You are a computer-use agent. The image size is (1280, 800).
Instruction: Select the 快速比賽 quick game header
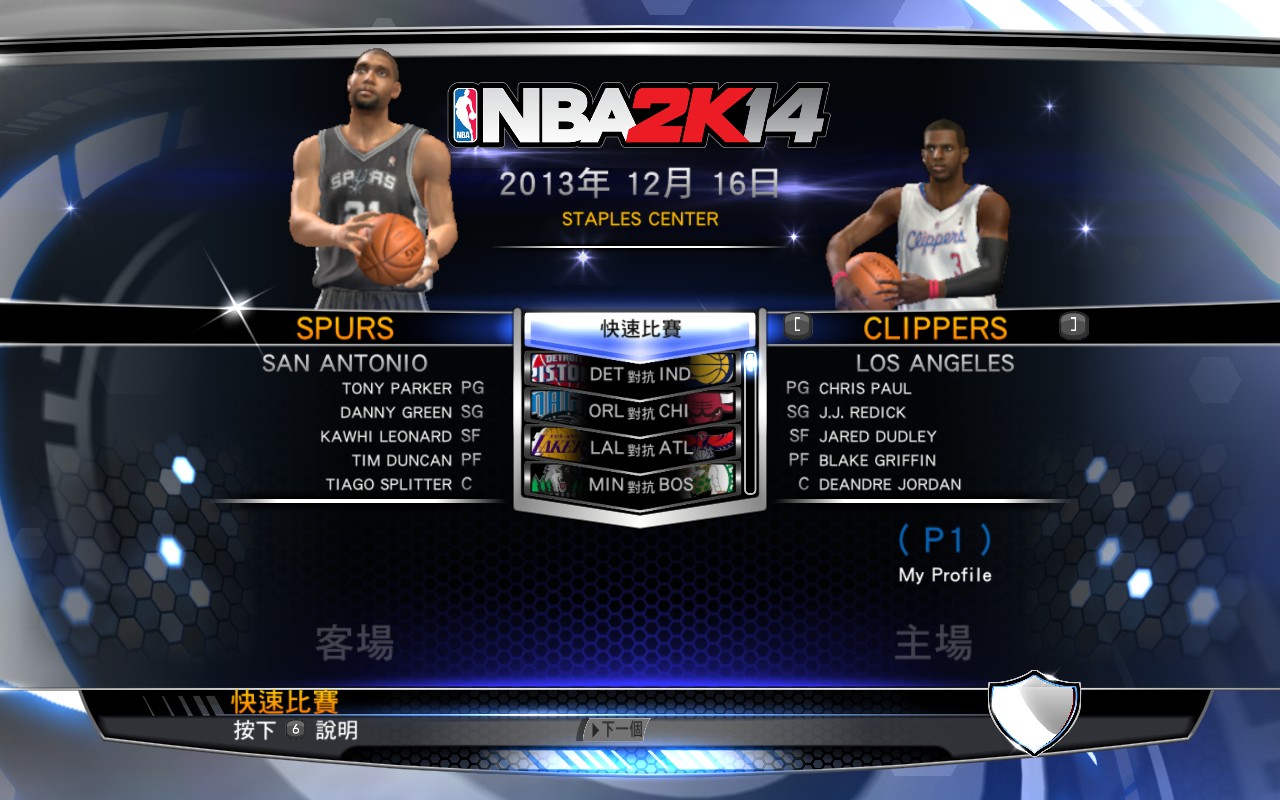click(638, 329)
